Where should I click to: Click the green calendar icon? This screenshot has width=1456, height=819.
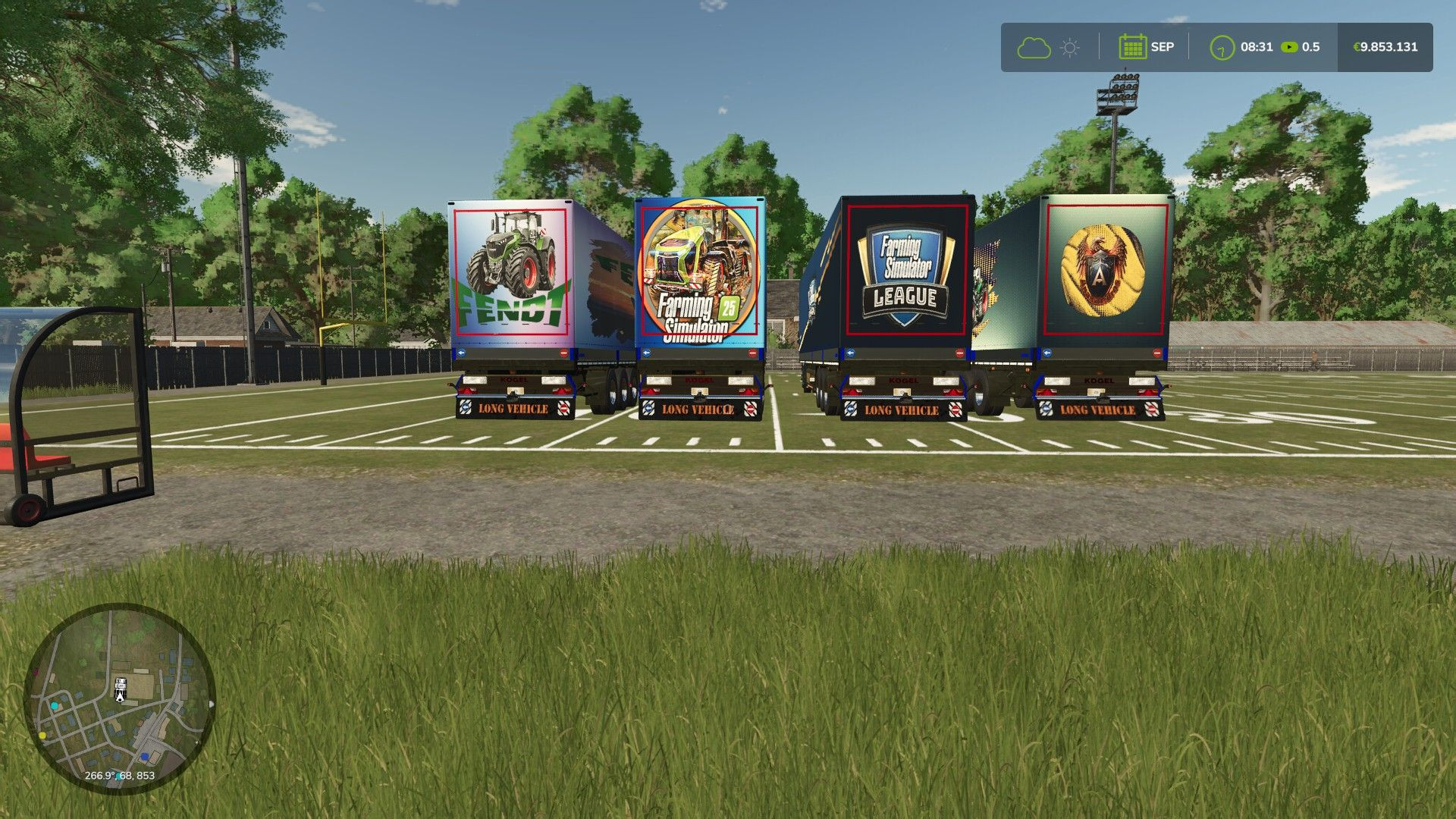point(1132,47)
